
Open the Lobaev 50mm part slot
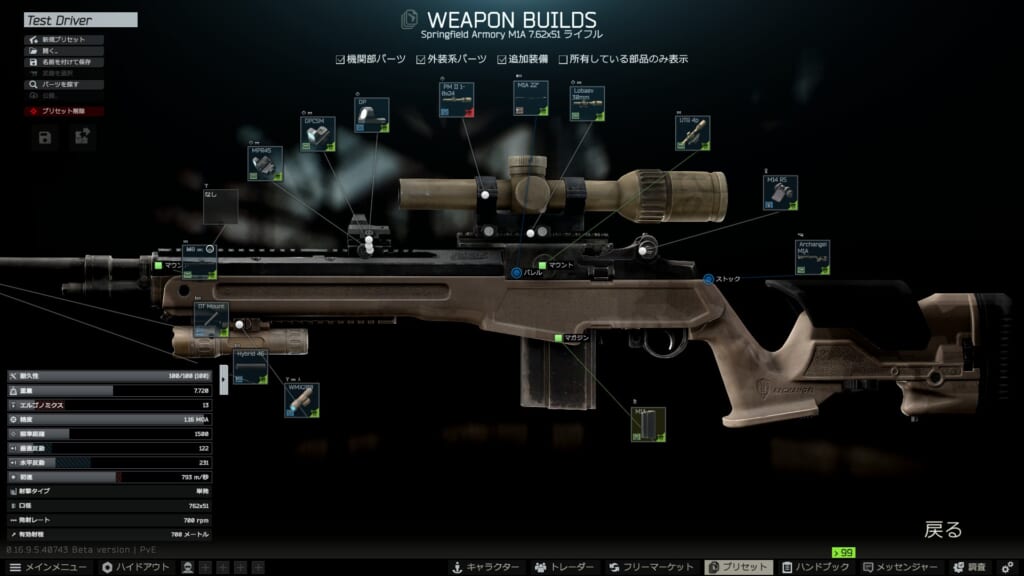(587, 103)
